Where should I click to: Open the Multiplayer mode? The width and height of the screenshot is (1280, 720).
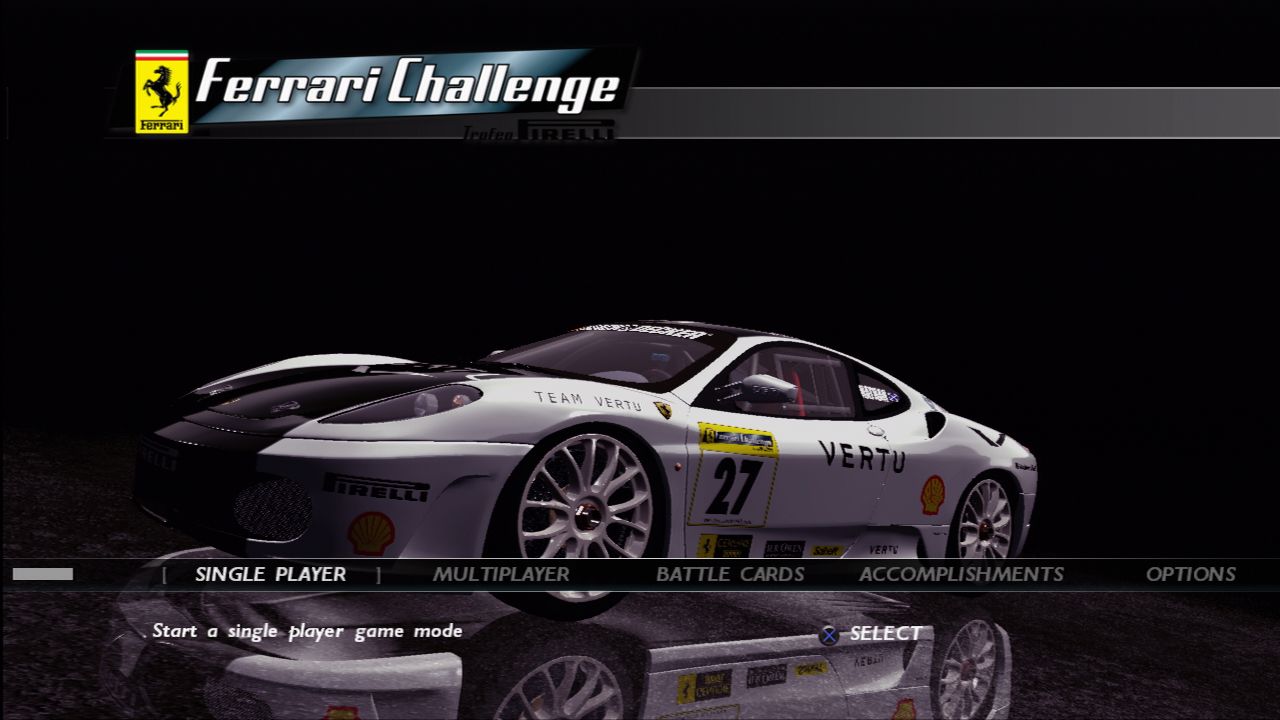[x=501, y=574]
